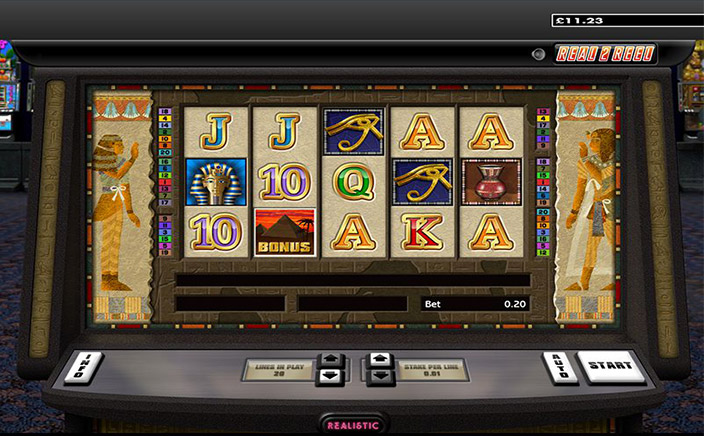This screenshot has width=704, height=436.
Task: Decrease the lines in play
Action: [x=329, y=377]
